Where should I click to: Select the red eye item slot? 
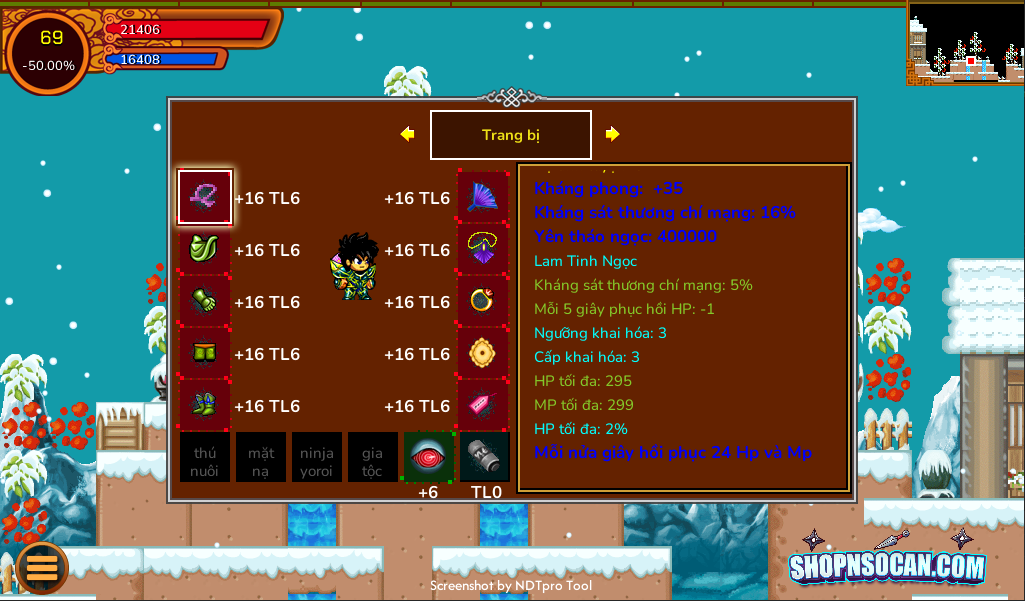click(x=428, y=457)
